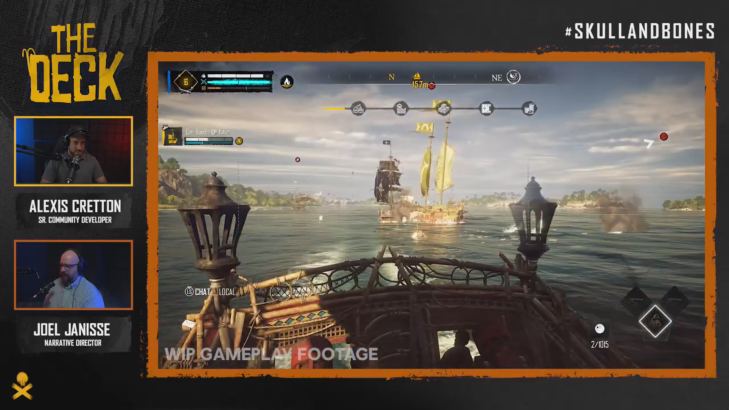Click the ship sail icon beside status bars
729x410 pixels.
[286, 81]
